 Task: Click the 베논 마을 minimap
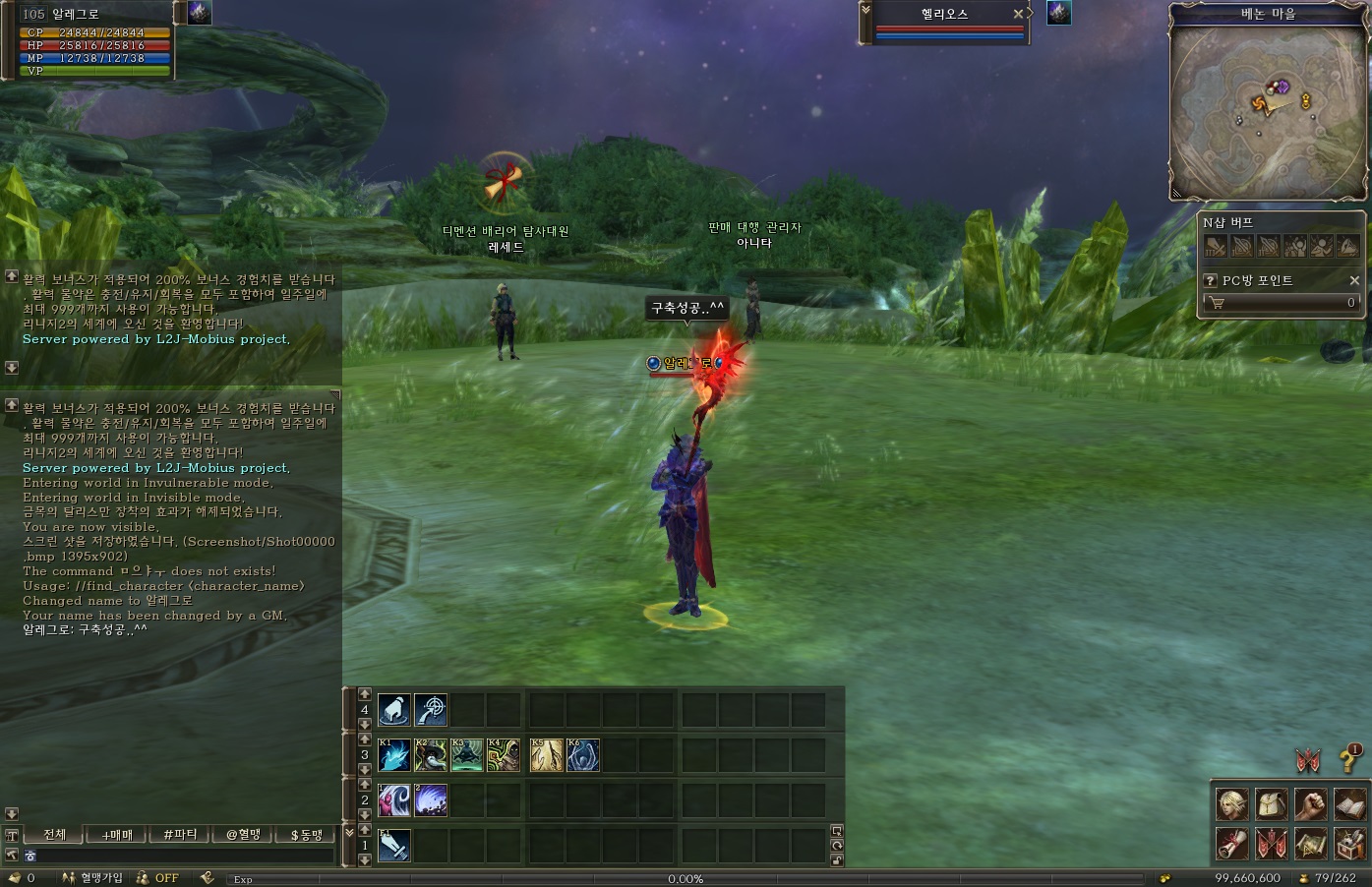[x=1268, y=110]
